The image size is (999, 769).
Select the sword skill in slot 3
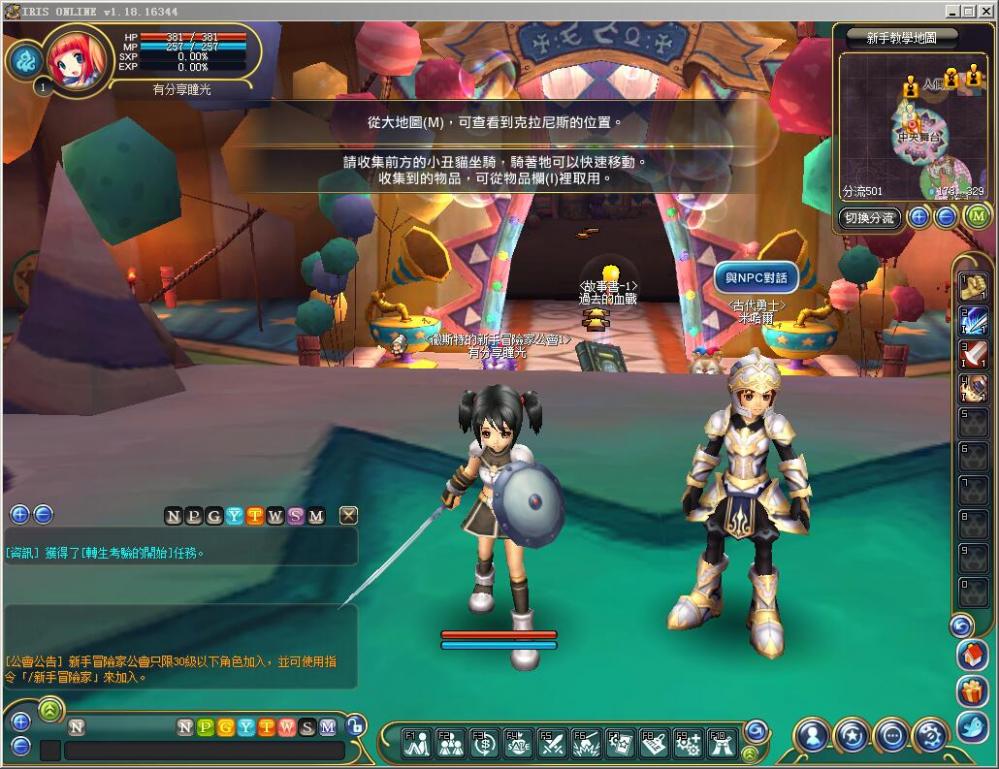coord(974,354)
